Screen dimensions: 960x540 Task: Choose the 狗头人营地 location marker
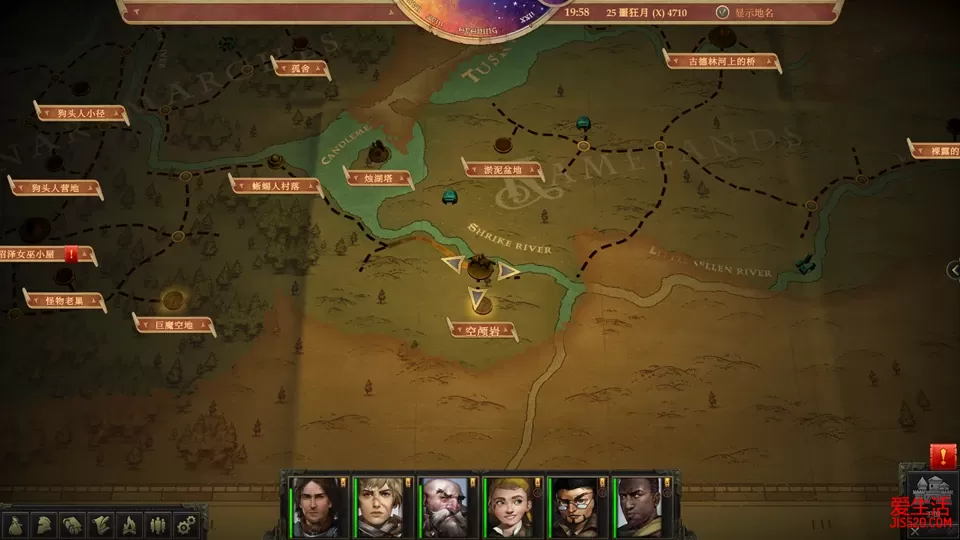[x=55, y=187]
